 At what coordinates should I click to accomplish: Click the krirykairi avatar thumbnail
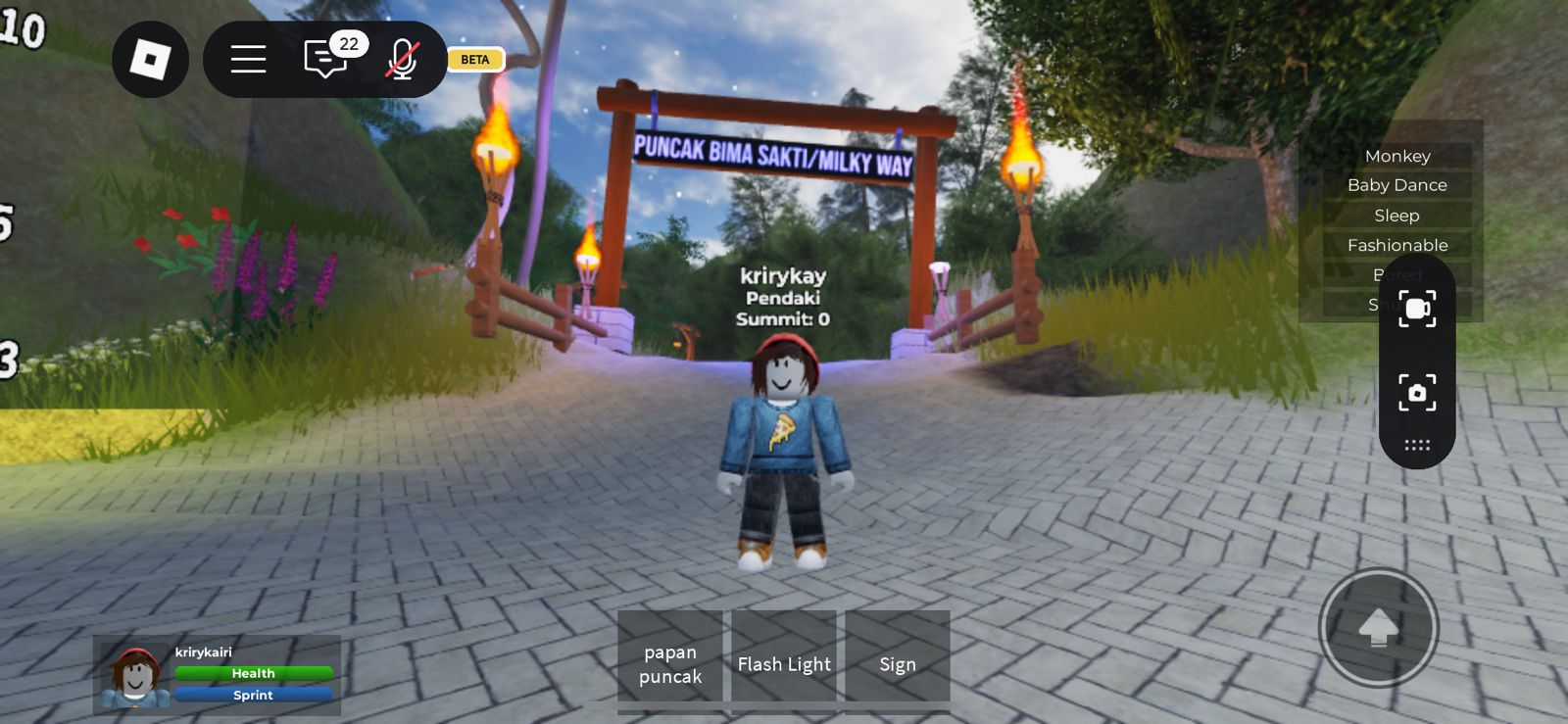pos(135,677)
